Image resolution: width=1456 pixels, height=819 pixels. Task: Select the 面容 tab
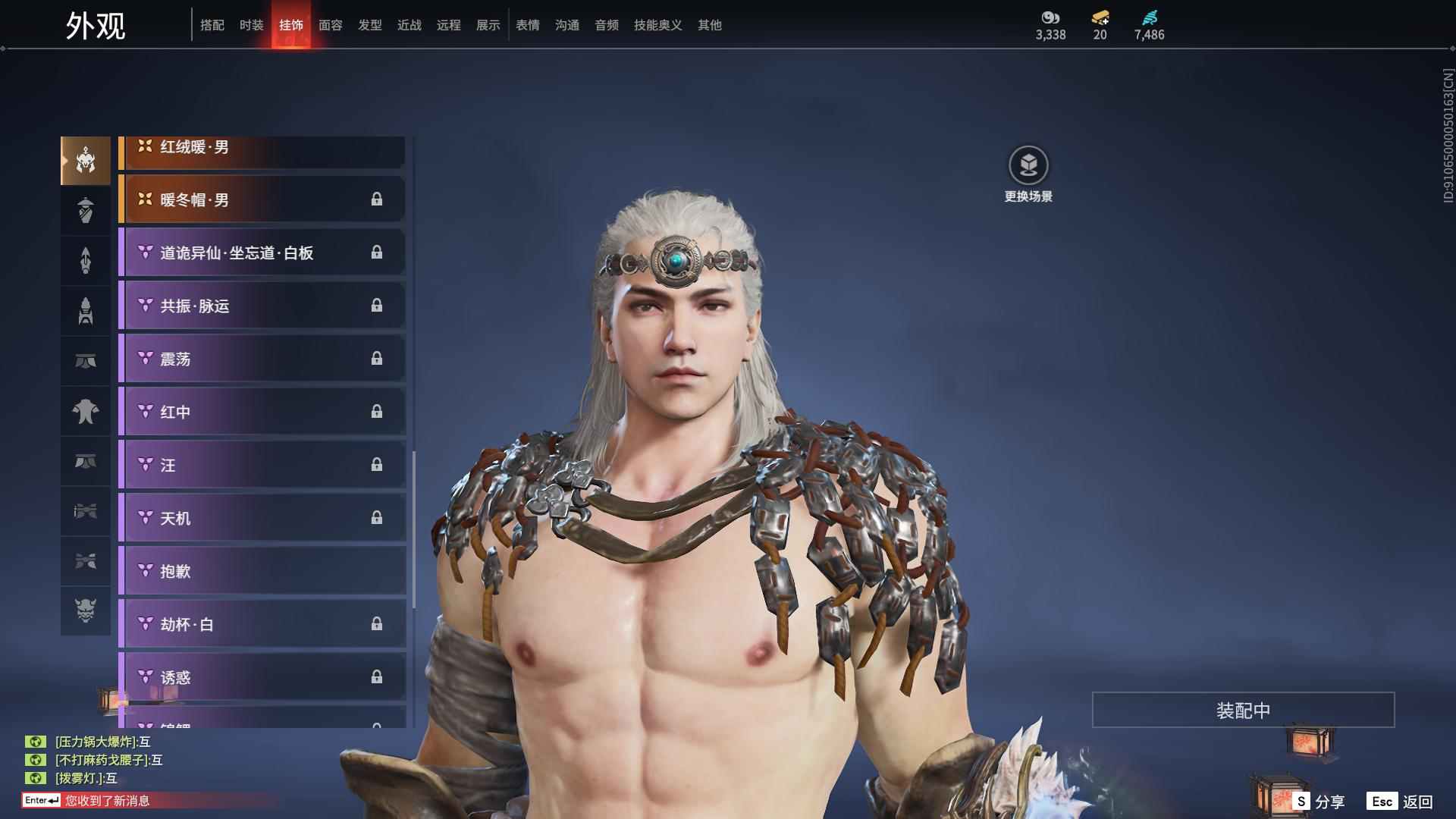[331, 25]
